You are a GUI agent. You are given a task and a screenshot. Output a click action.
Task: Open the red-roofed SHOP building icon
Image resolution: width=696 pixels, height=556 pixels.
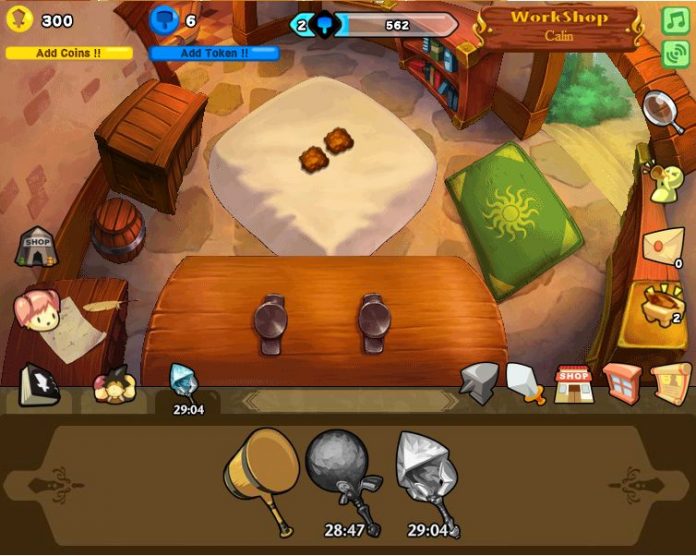pos(574,384)
